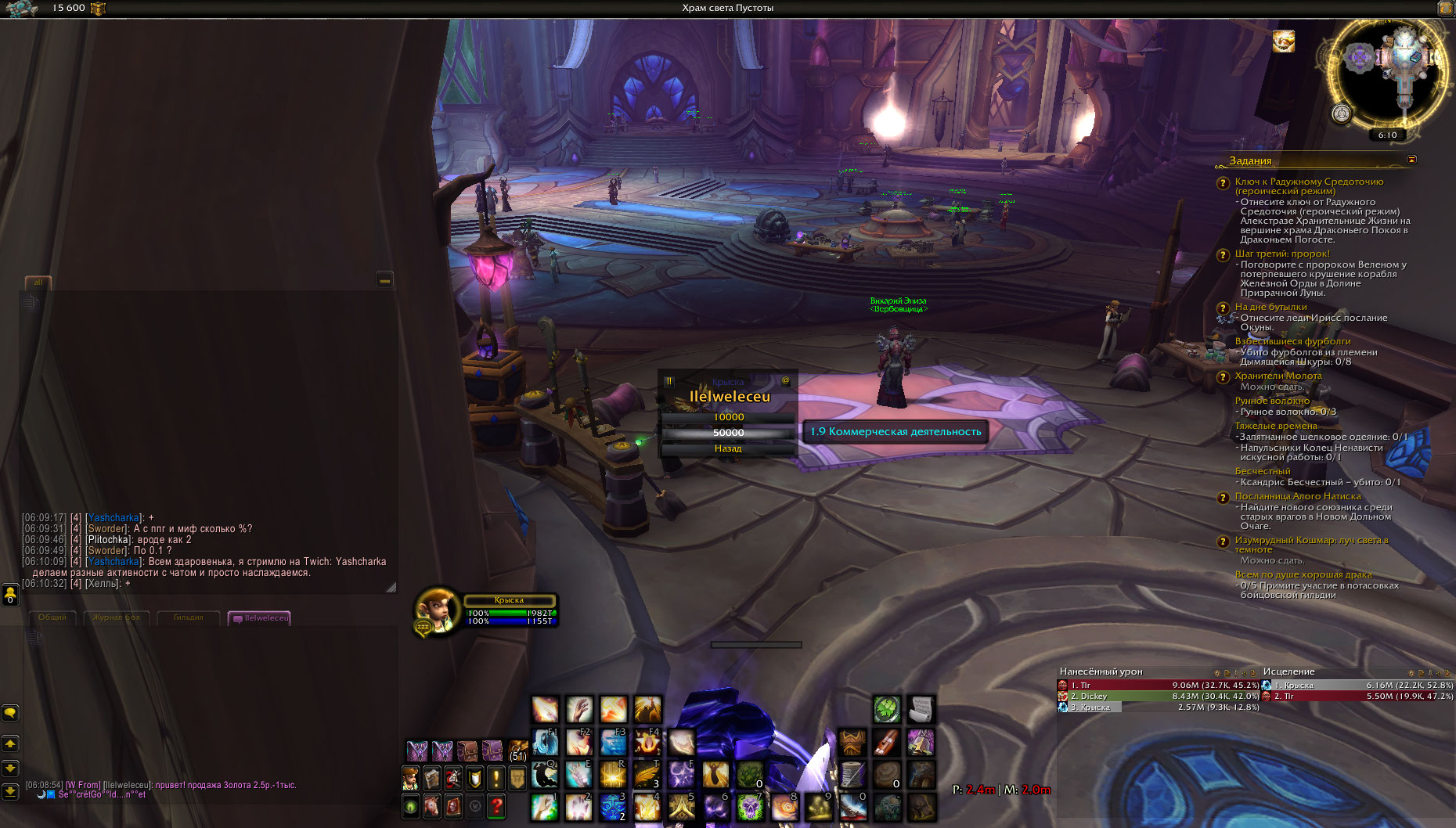Click the handshake buff icon near the minimap
The image size is (1456, 828).
[x=1283, y=41]
